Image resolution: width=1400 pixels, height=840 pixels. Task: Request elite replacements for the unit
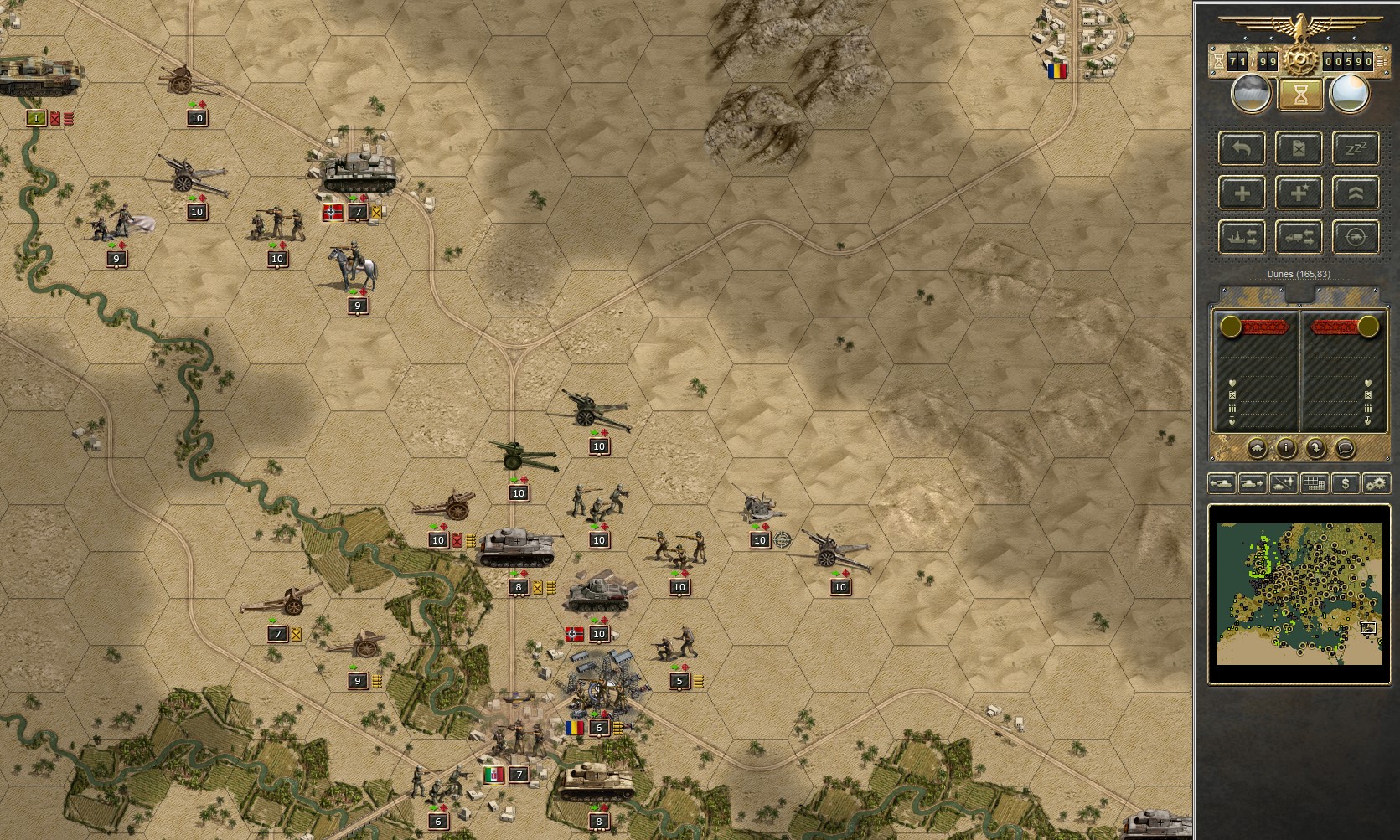click(x=1299, y=193)
